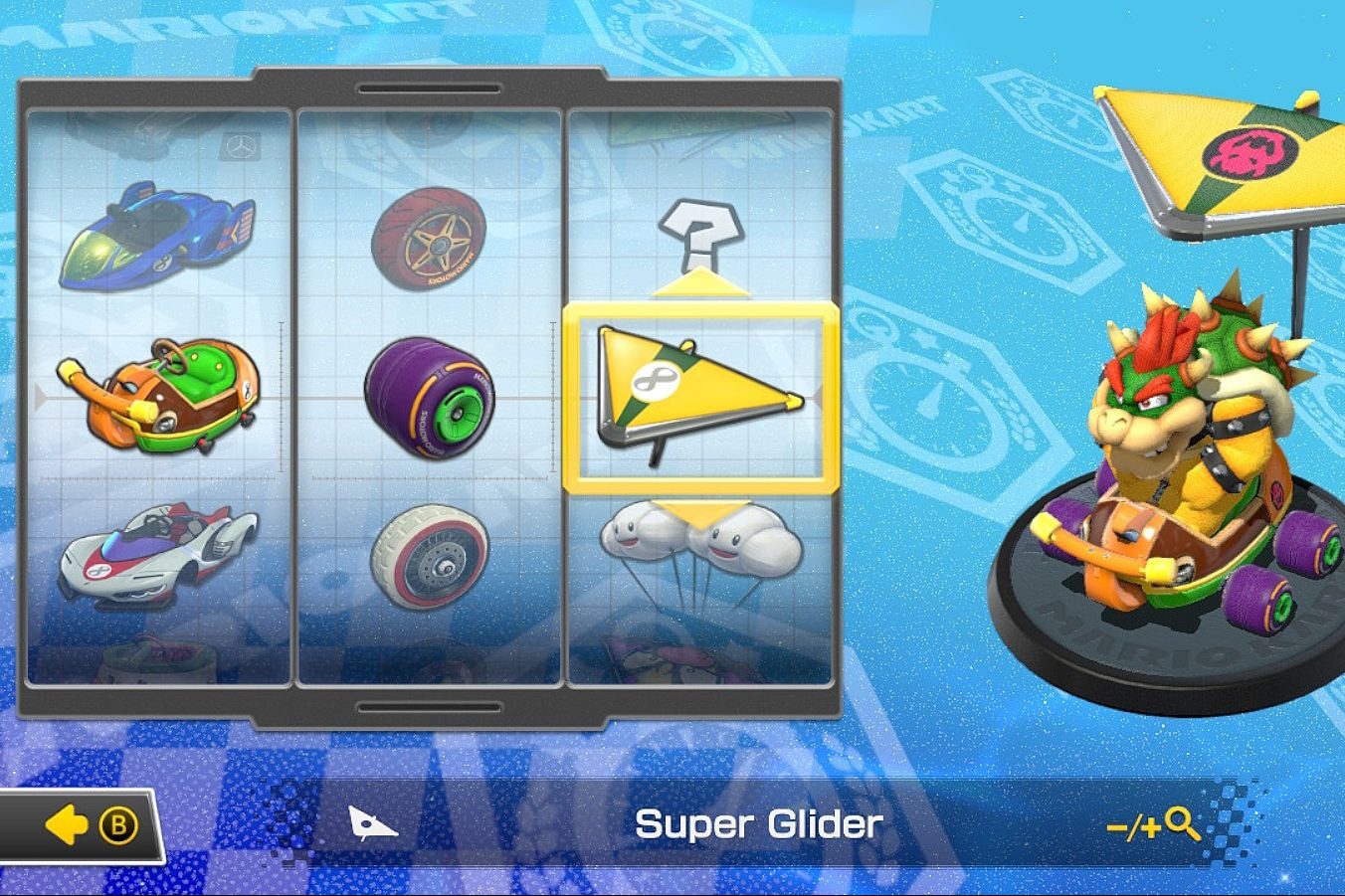Click the left arrow beside the kart column
1345x896 pixels.
(x=38, y=400)
